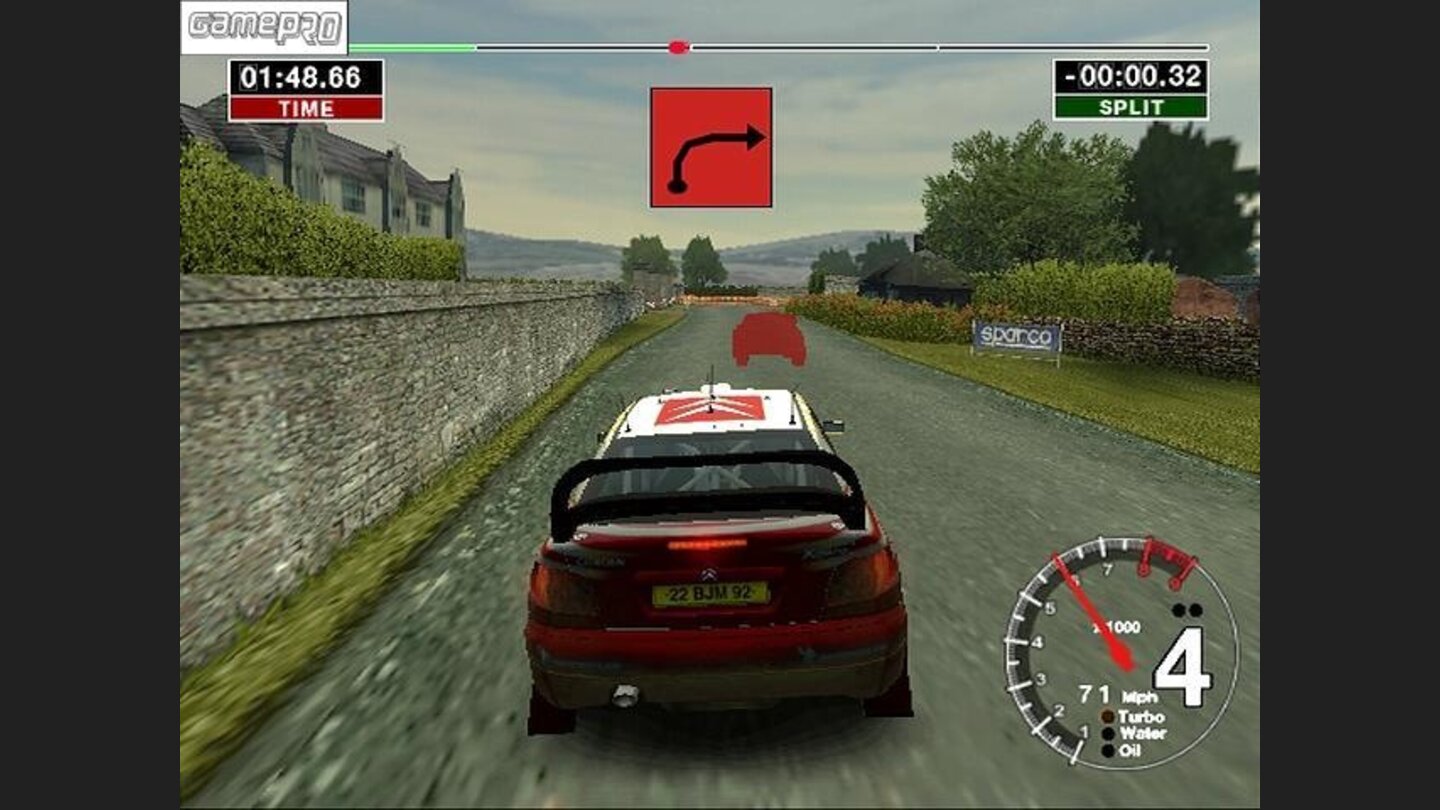Select the red marker on the stage progress bar
This screenshot has width=1440, height=810.
[x=678, y=47]
